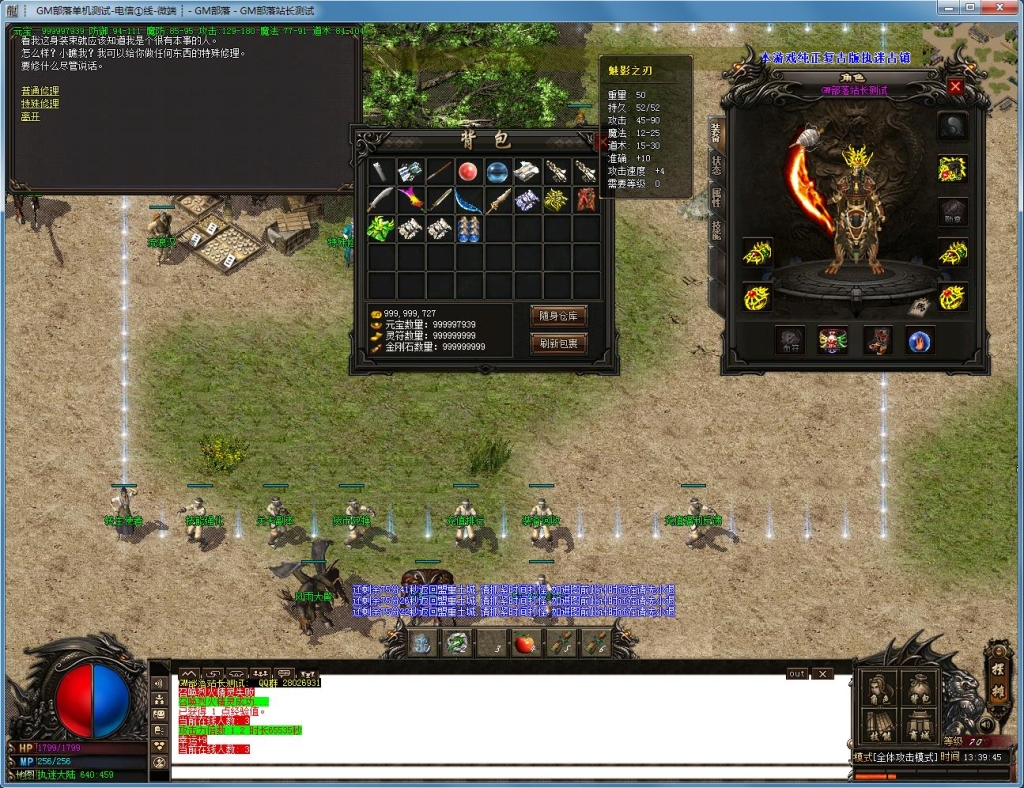Click 刷新包裹 refresh bag button
Screen dimensions: 1024x788
[x=558, y=343]
